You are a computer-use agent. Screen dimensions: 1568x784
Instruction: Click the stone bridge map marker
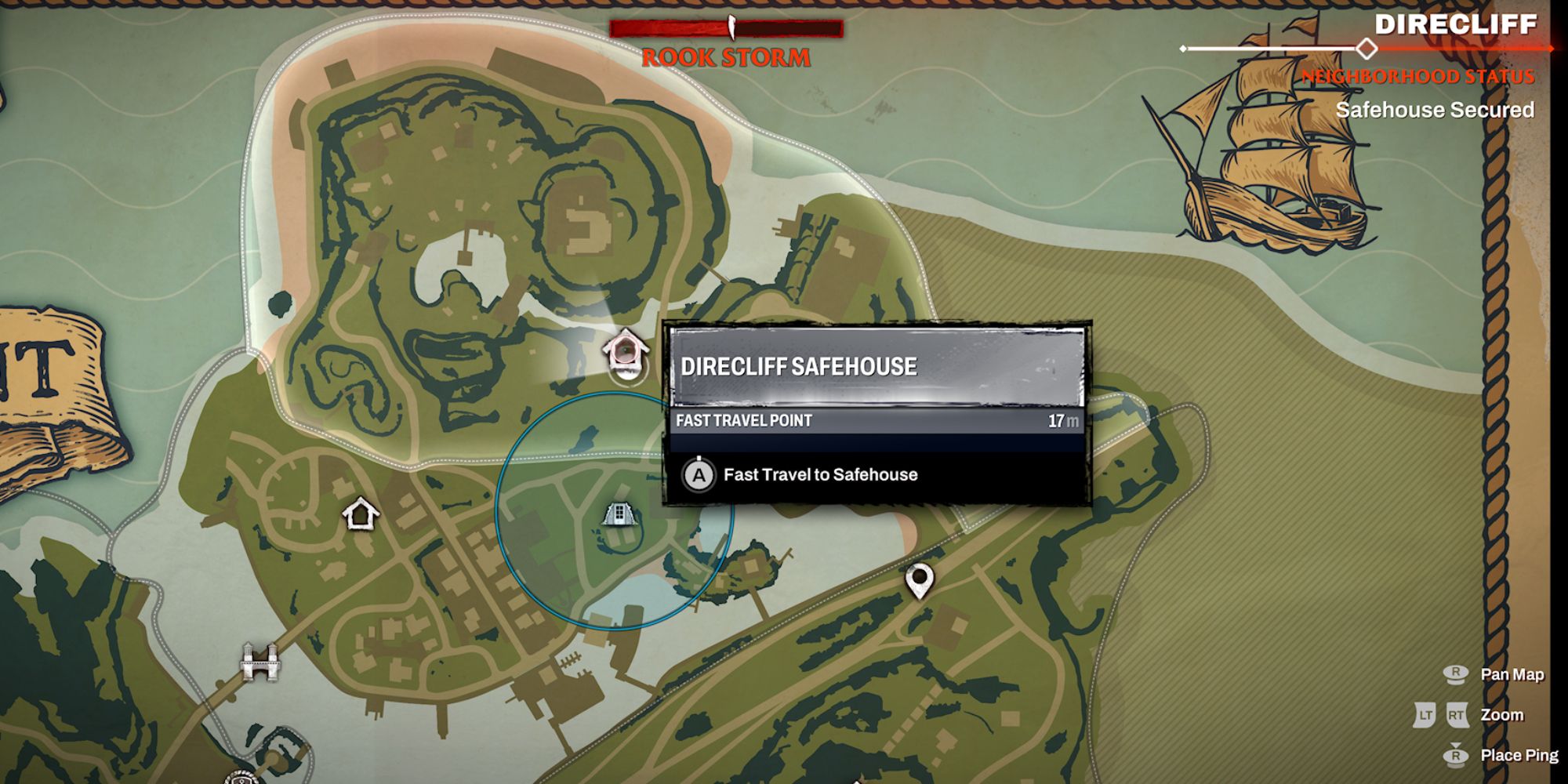[260, 662]
